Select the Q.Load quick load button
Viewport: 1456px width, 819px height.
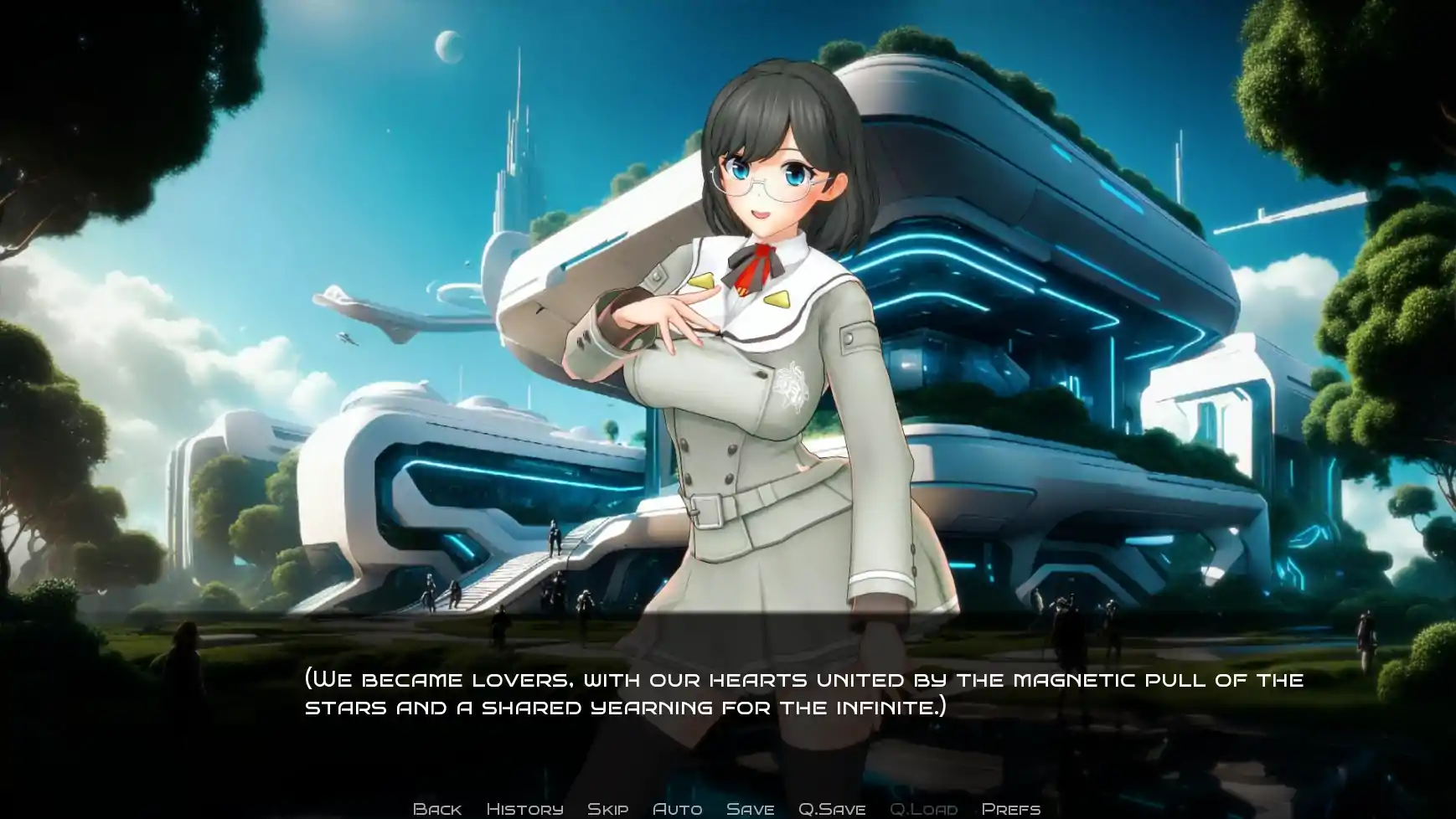(x=923, y=808)
